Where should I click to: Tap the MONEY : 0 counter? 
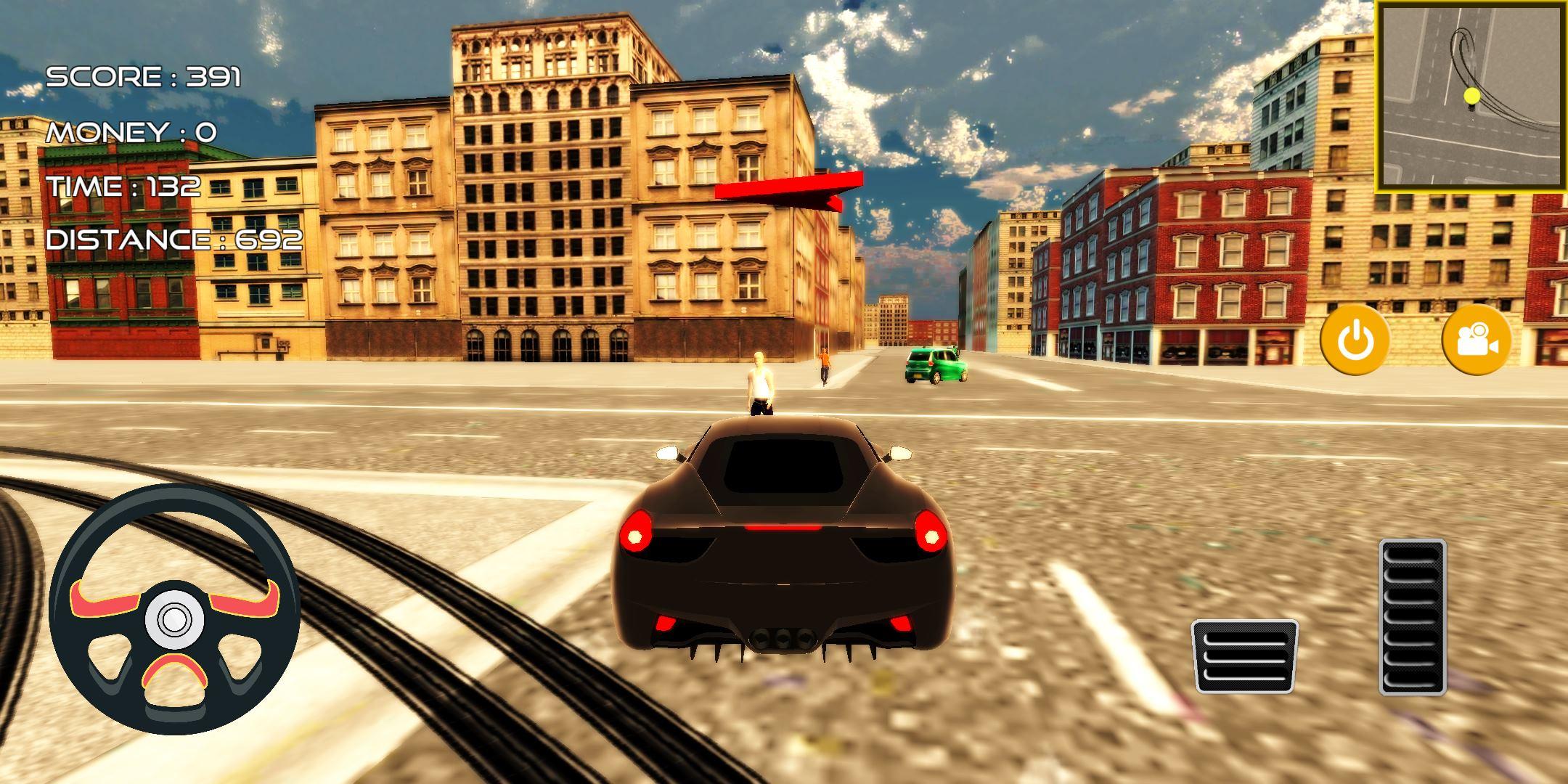131,132
